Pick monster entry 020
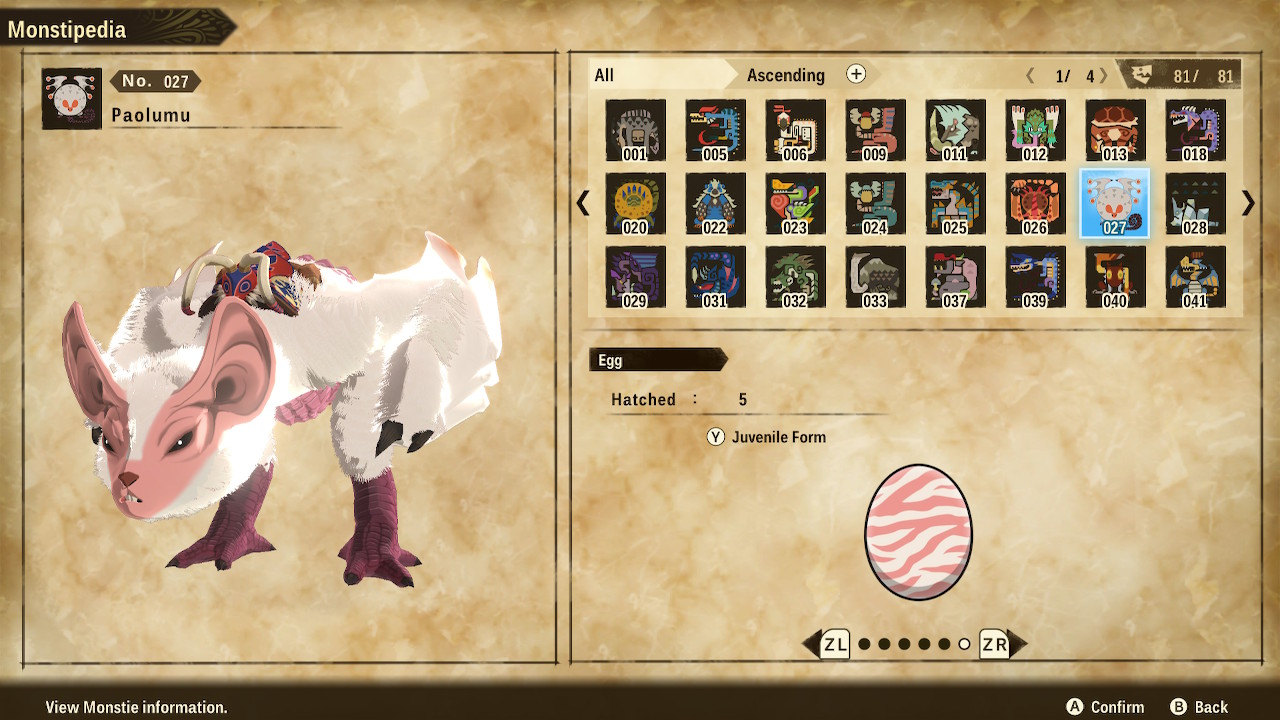The image size is (1280, 720). [x=635, y=203]
